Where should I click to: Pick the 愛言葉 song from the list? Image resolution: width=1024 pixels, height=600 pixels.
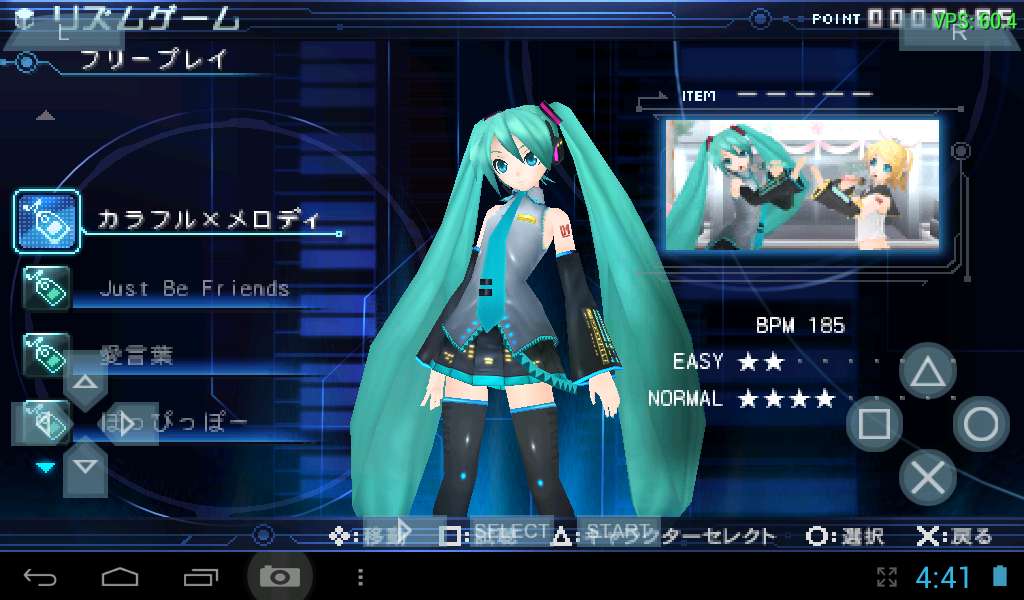click(x=137, y=355)
